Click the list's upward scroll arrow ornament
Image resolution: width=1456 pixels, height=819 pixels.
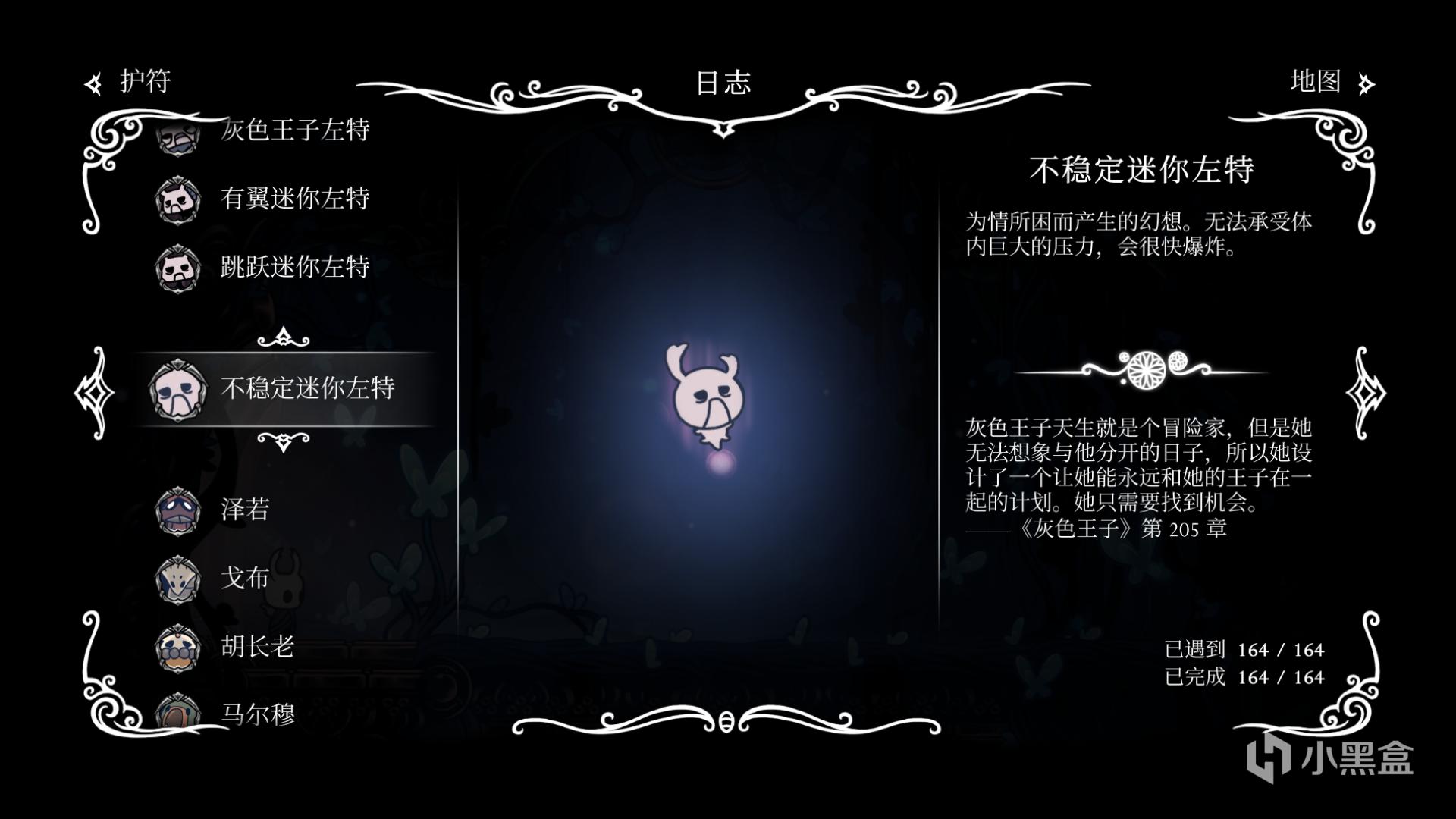(283, 337)
